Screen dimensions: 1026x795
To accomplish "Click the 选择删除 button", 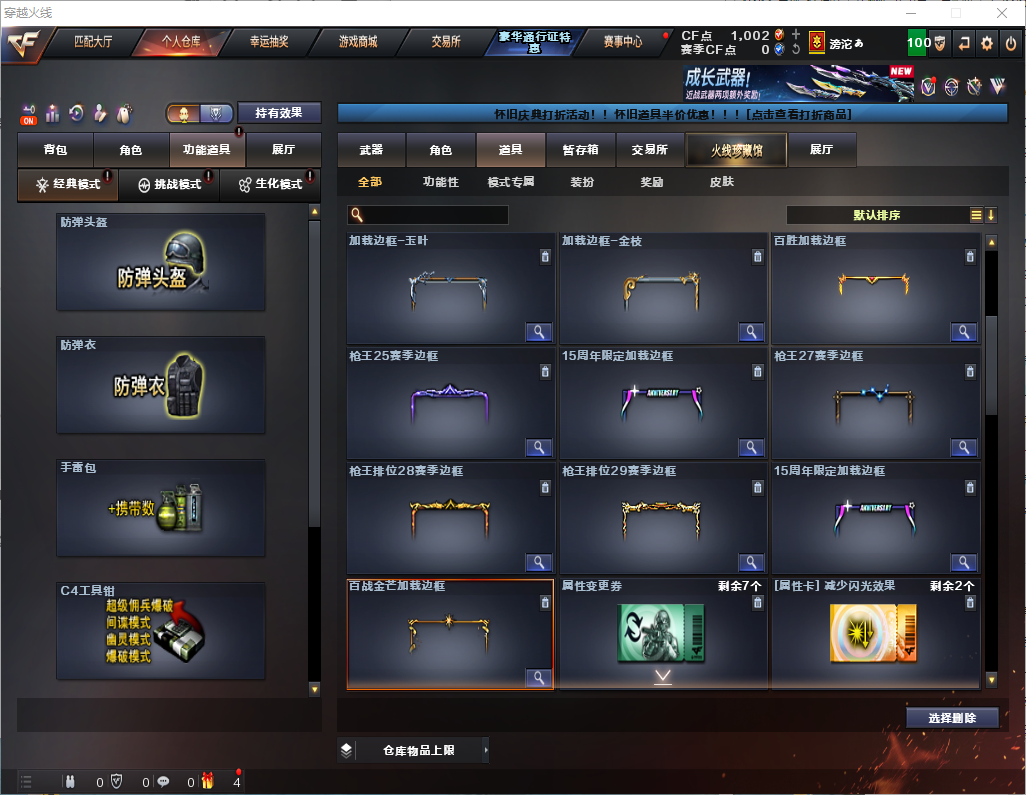I will (x=952, y=718).
